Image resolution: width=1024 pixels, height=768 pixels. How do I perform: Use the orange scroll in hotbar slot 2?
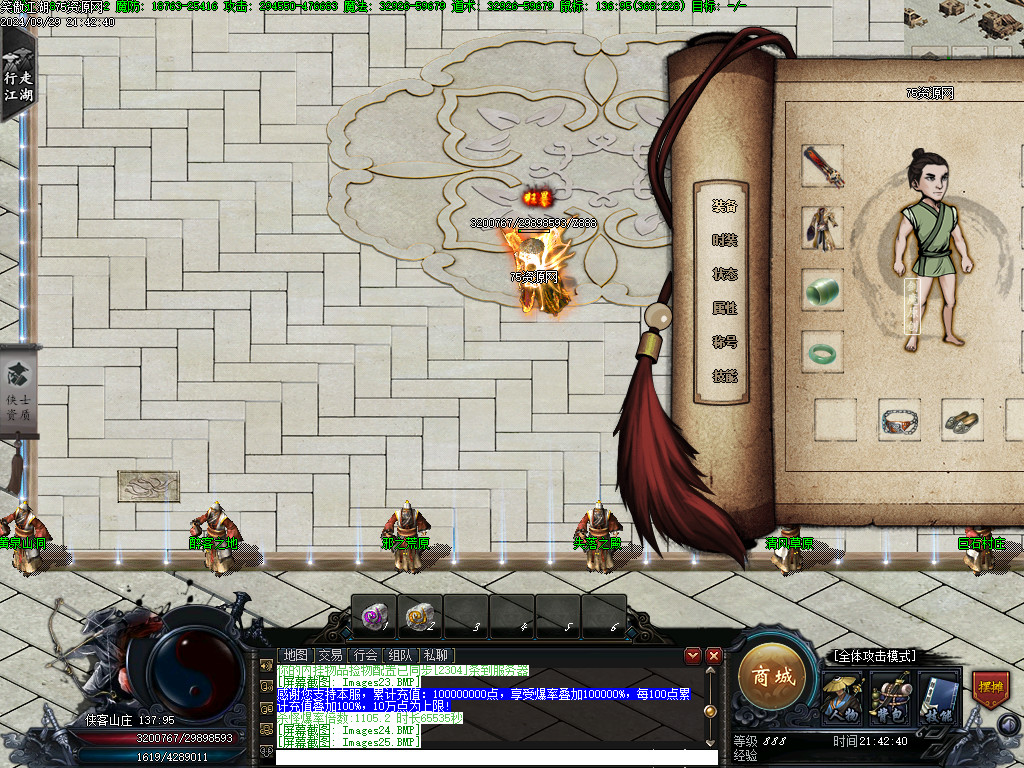(x=420, y=615)
